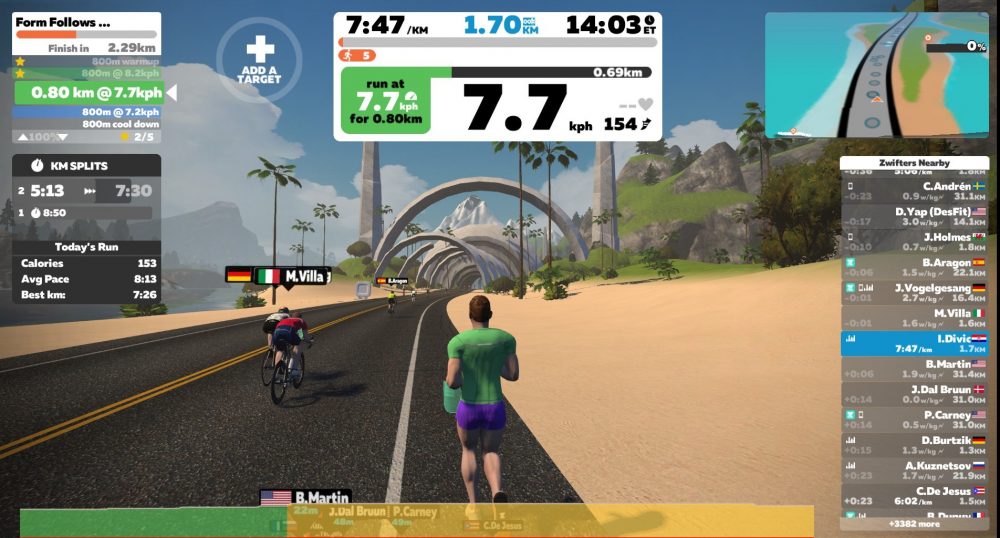The height and width of the screenshot is (538, 1000).
Task: Choose J.Dal Bruun from the nearby list
Action: pyautogui.click(x=913, y=395)
